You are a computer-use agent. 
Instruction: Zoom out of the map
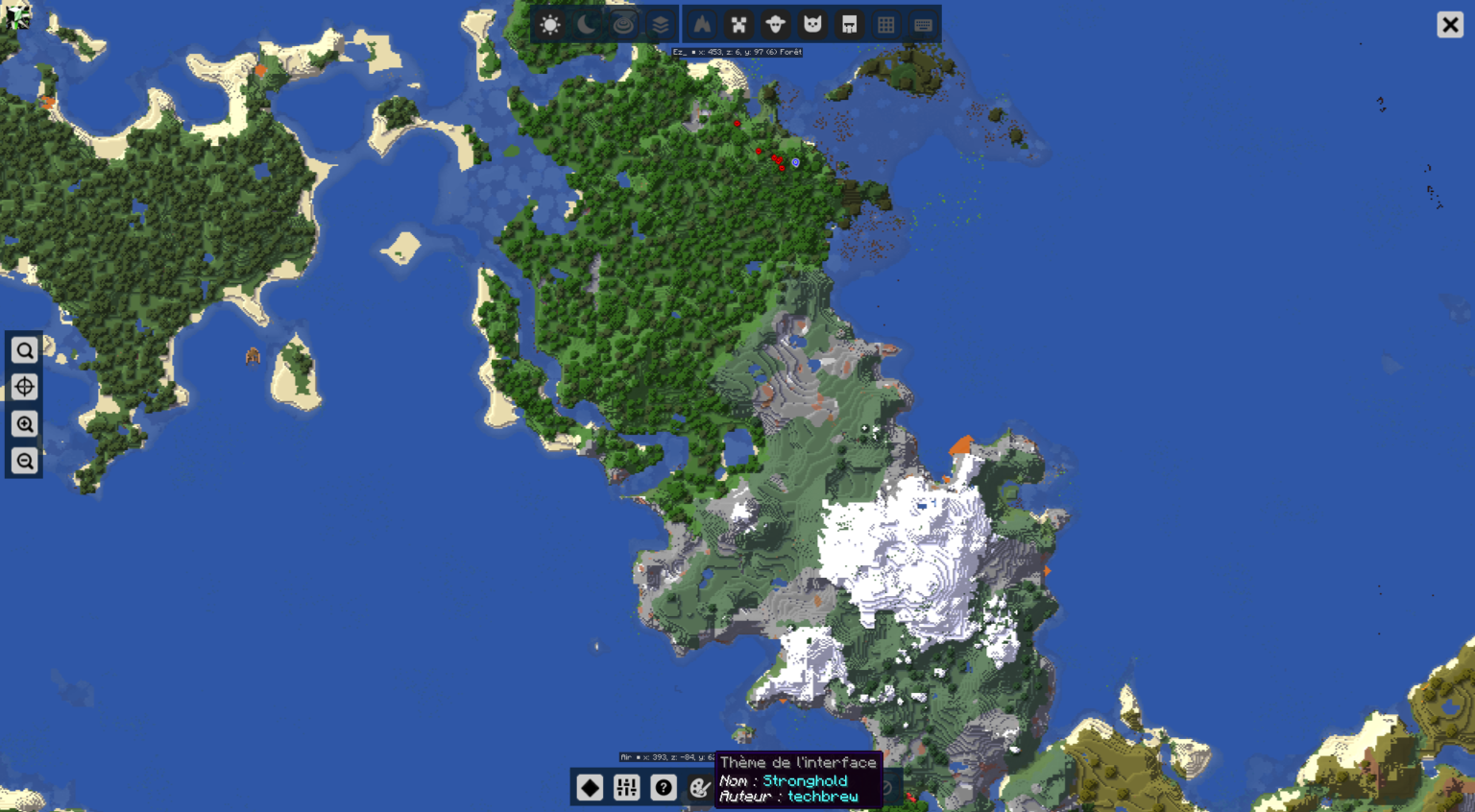click(24, 460)
